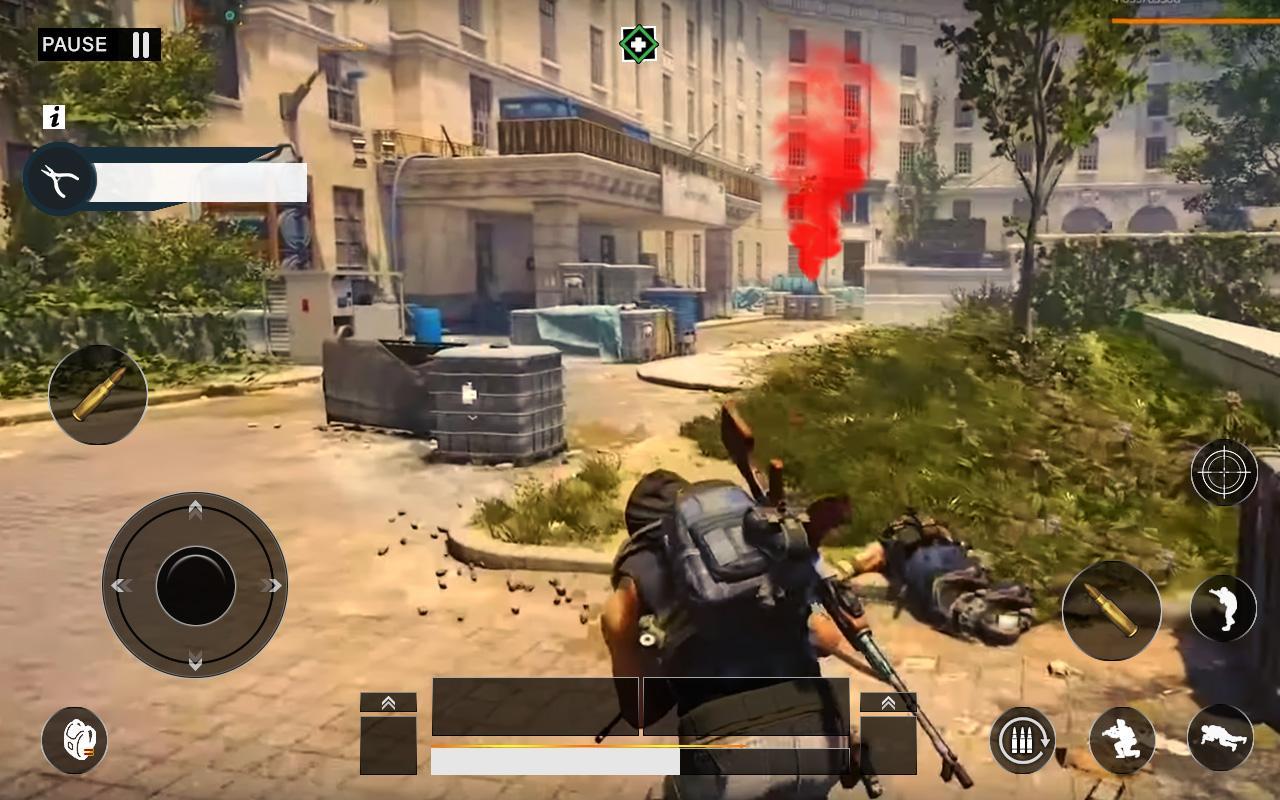Tap the wire cutter objective icon

click(58, 178)
